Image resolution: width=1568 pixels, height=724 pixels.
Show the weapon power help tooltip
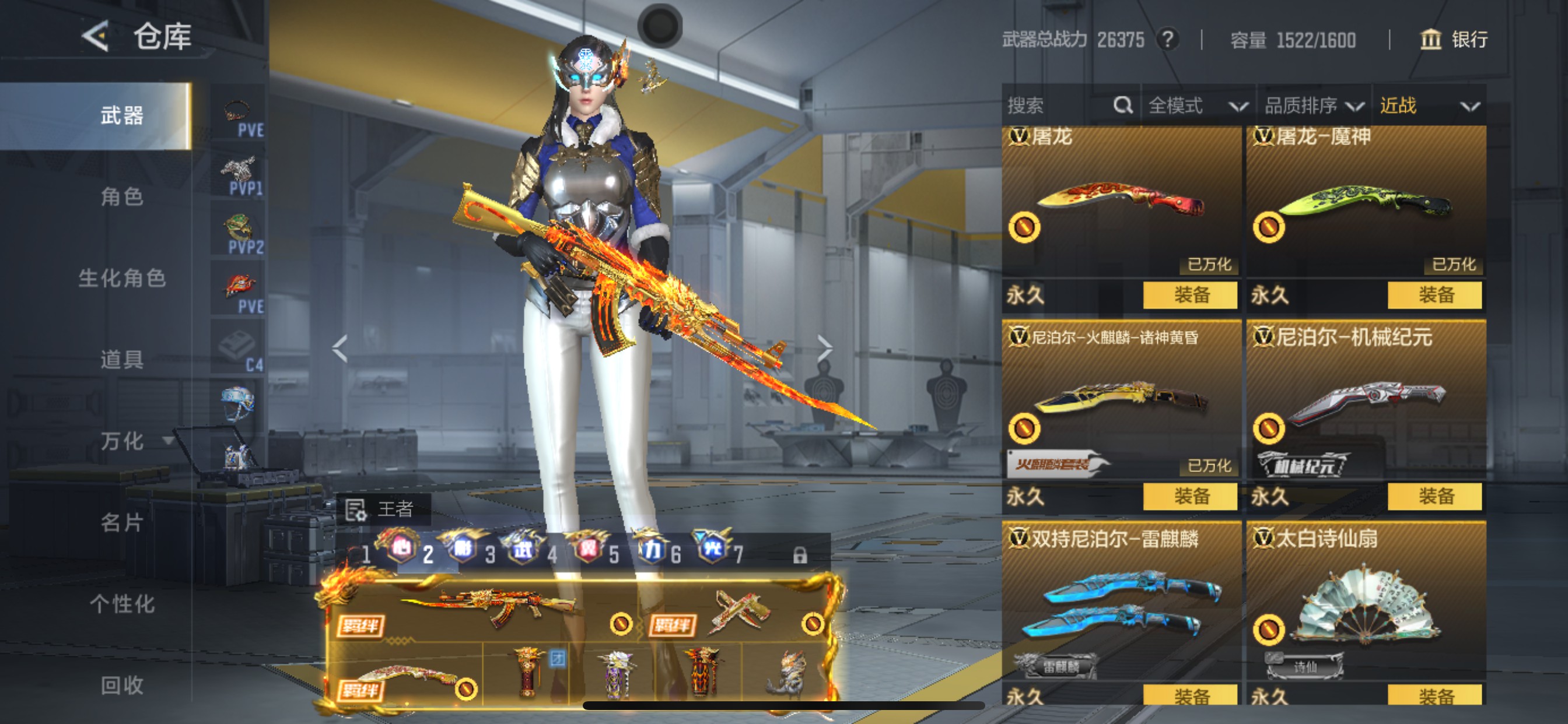point(1167,40)
